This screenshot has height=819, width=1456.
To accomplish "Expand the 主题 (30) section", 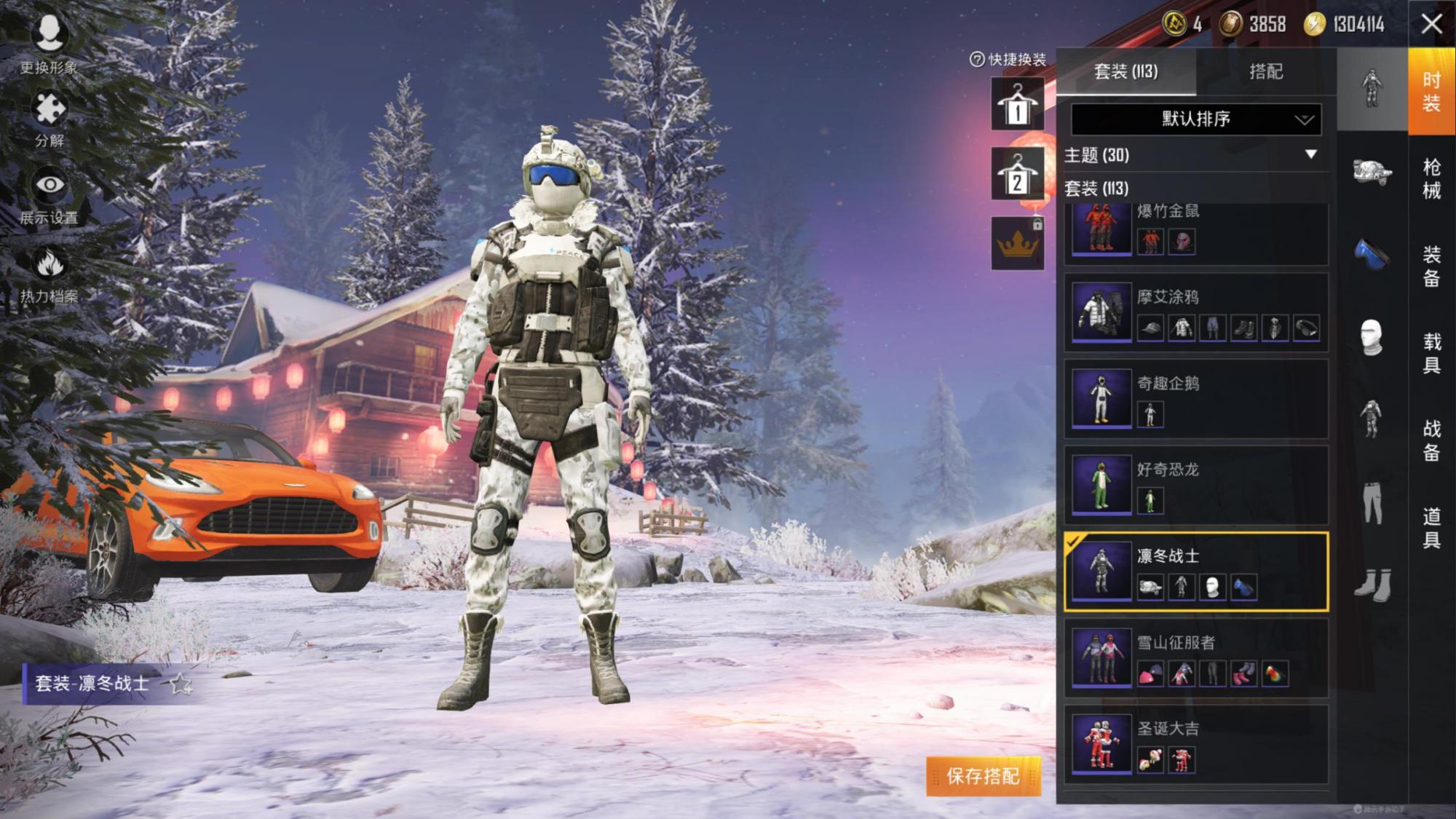I will [x=1310, y=154].
